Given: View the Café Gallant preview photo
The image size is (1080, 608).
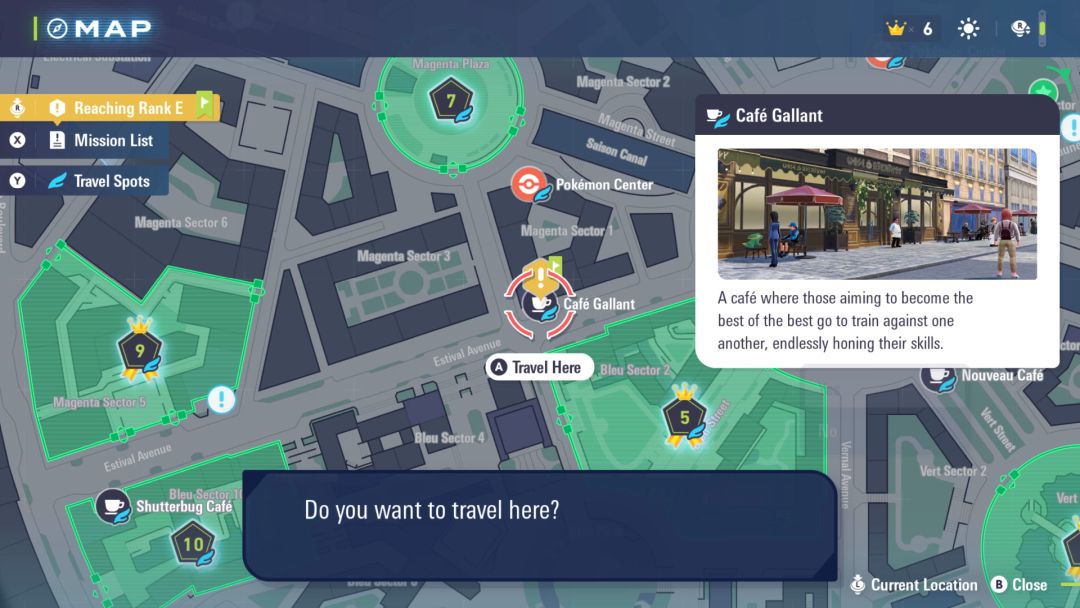Looking at the screenshot, I should [877, 214].
